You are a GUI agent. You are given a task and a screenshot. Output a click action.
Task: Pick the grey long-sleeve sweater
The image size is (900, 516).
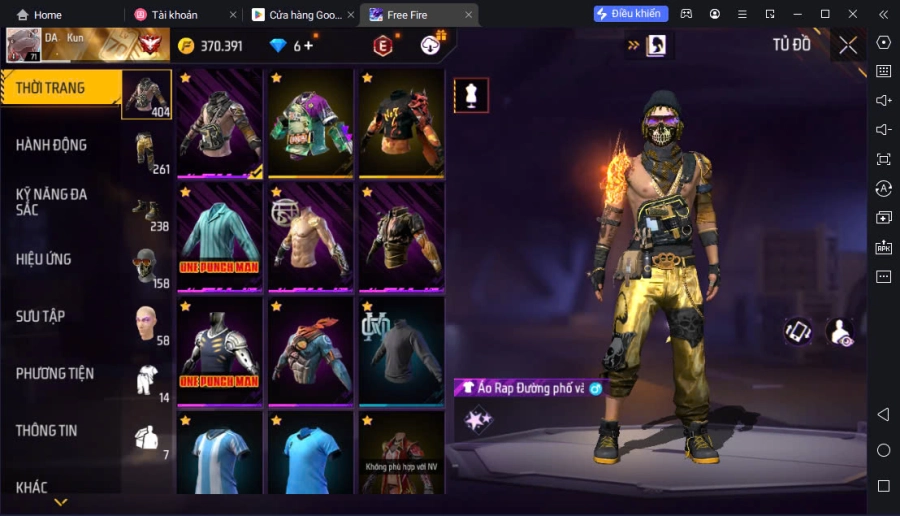click(401, 350)
